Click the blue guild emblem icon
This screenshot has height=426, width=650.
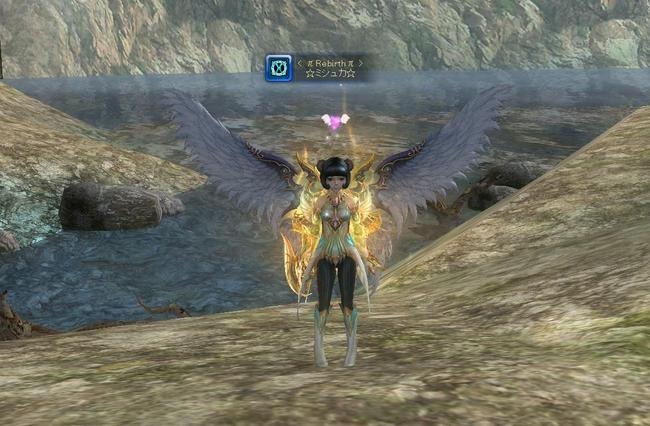tap(279, 68)
